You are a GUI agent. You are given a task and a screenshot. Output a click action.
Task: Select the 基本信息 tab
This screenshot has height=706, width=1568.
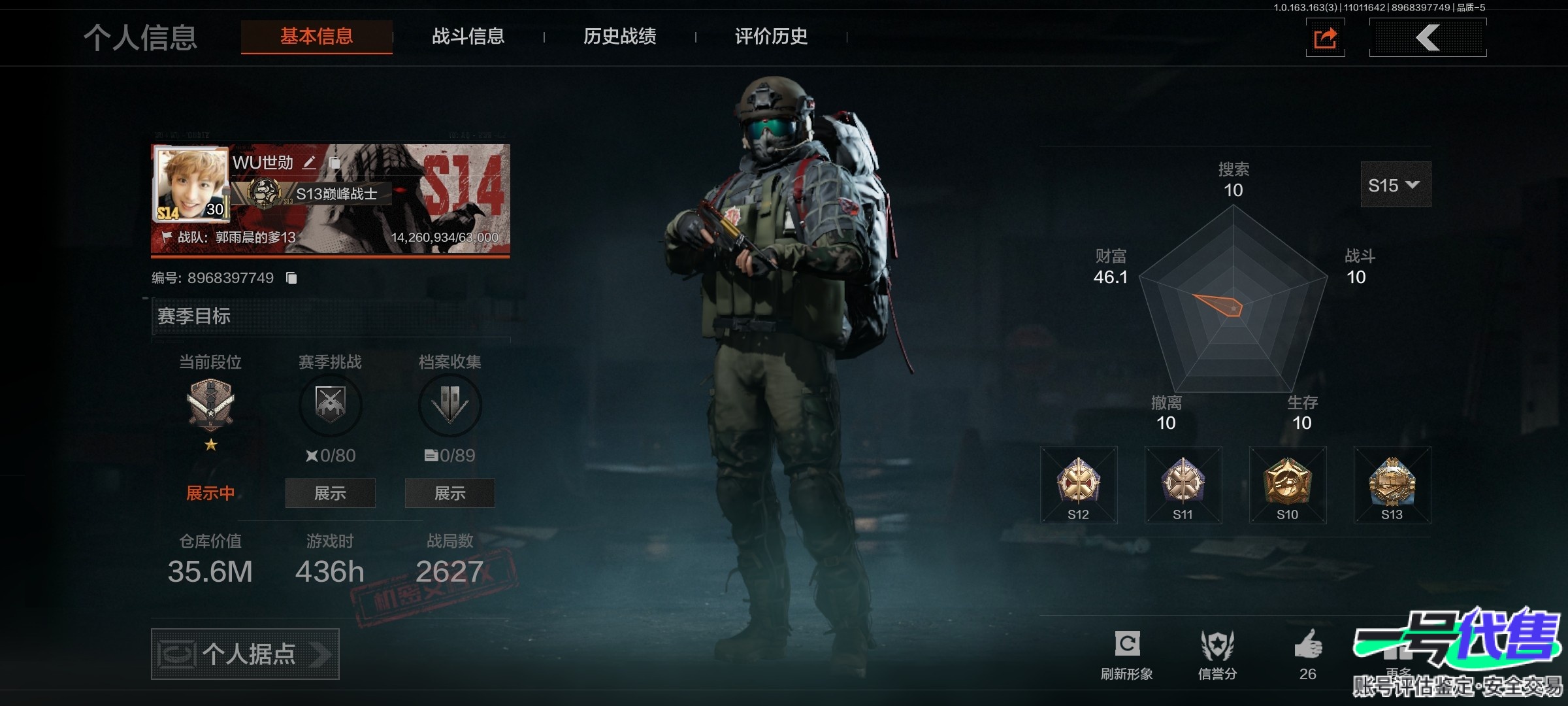point(317,37)
